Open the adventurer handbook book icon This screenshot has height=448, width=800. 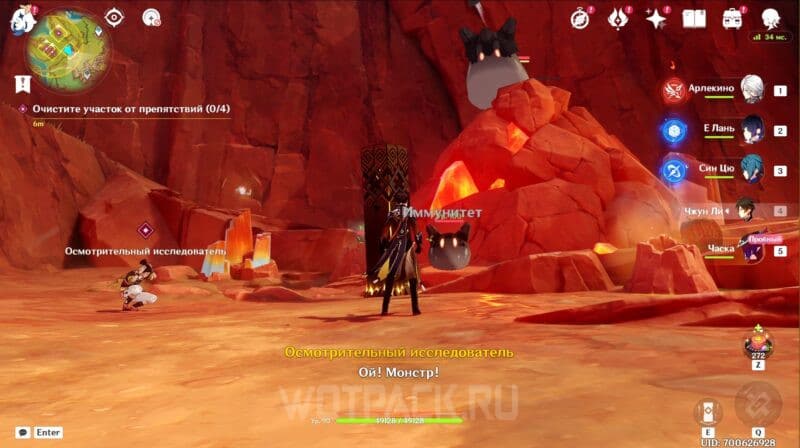click(x=694, y=18)
